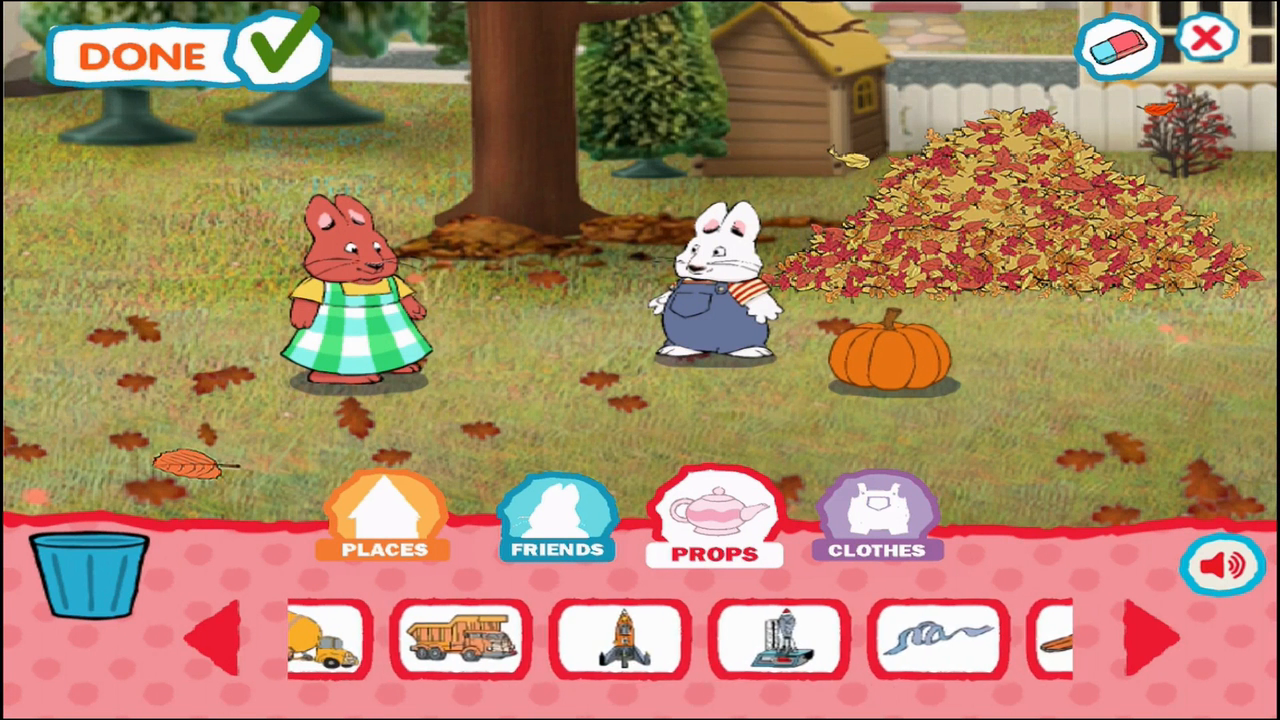Switch to the PLACES tab
1280x720 pixels.
coord(384,515)
